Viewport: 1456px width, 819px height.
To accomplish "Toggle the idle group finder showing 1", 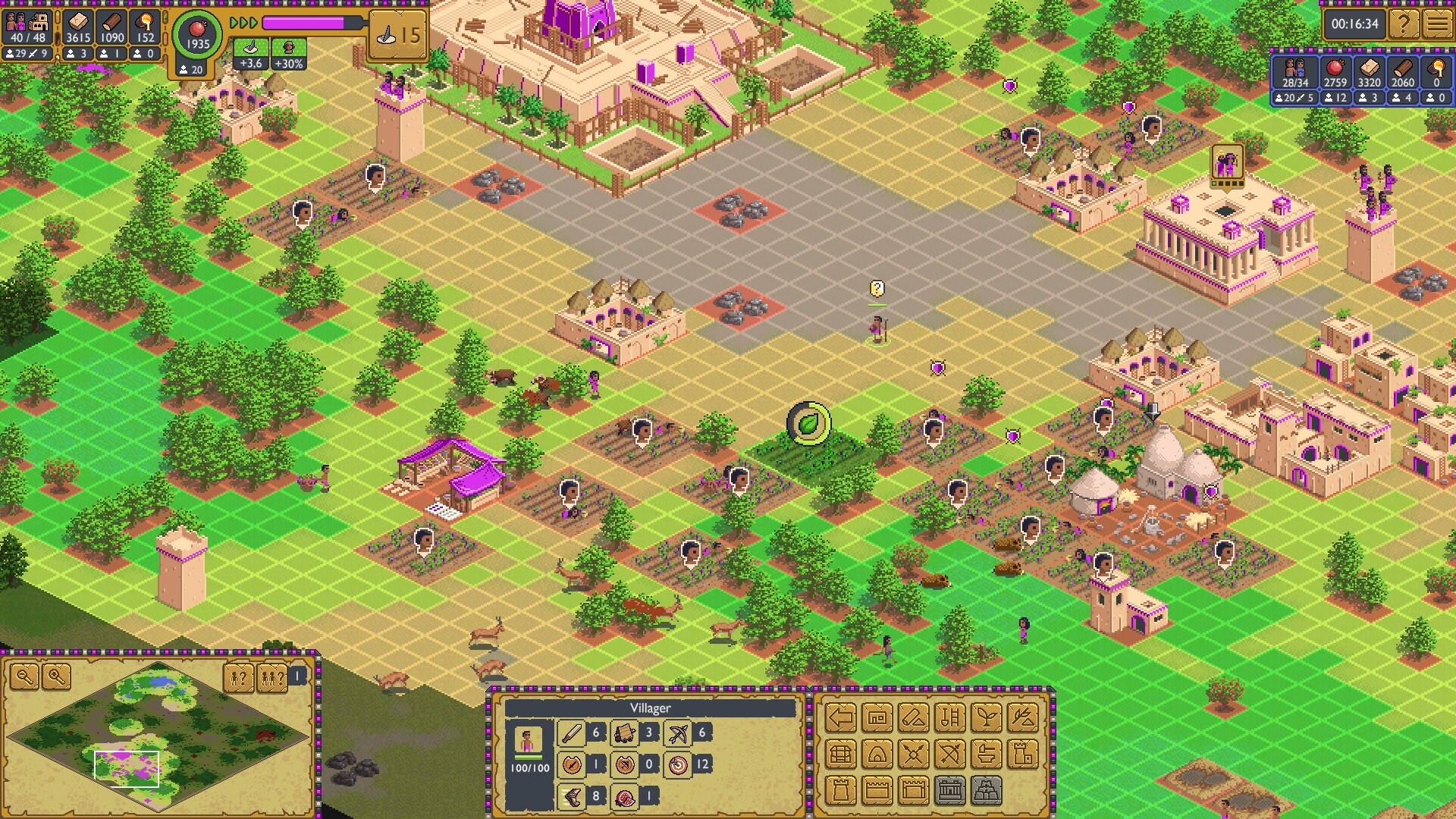I will tap(271, 678).
